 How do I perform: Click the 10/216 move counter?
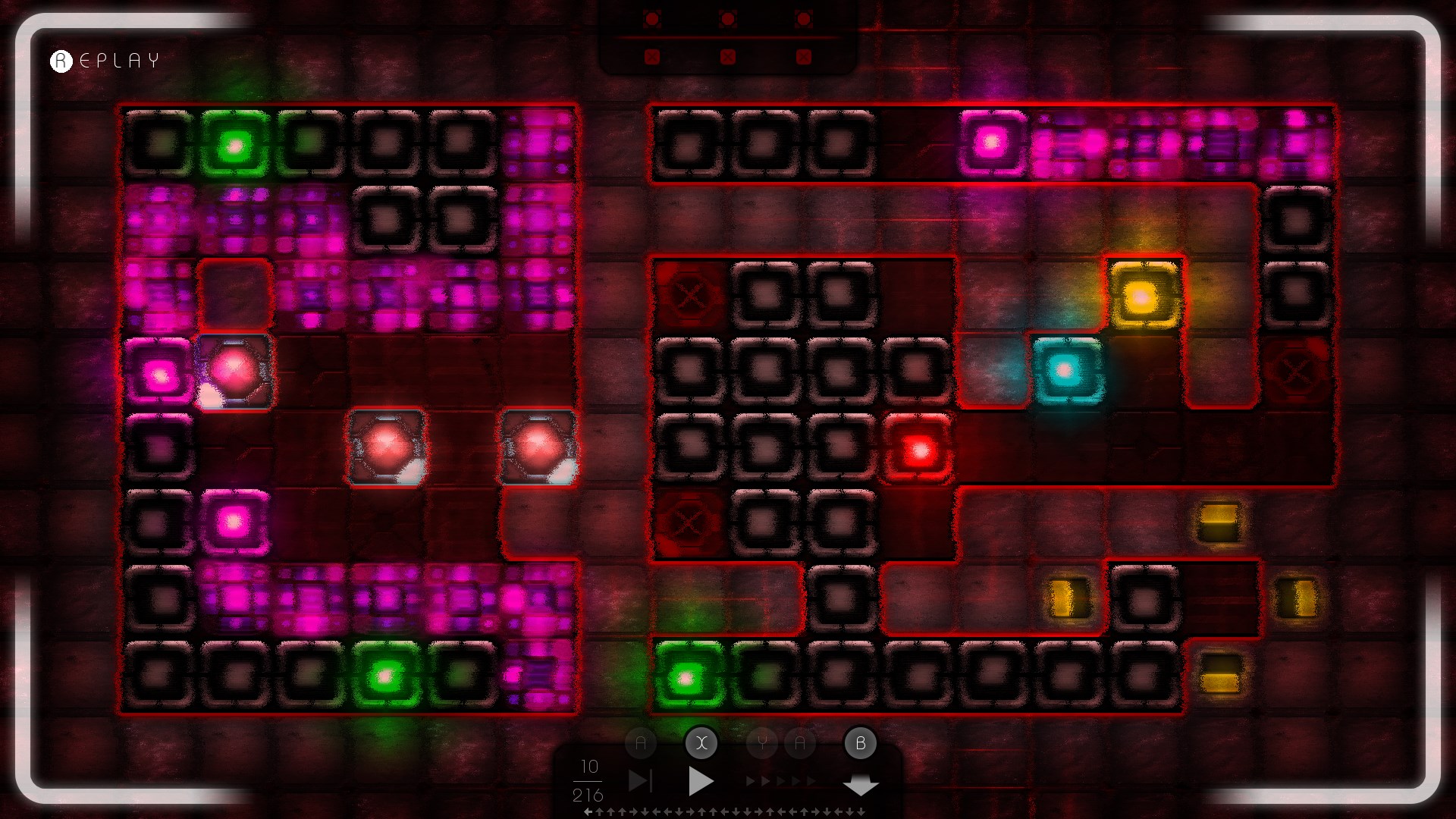click(x=589, y=781)
